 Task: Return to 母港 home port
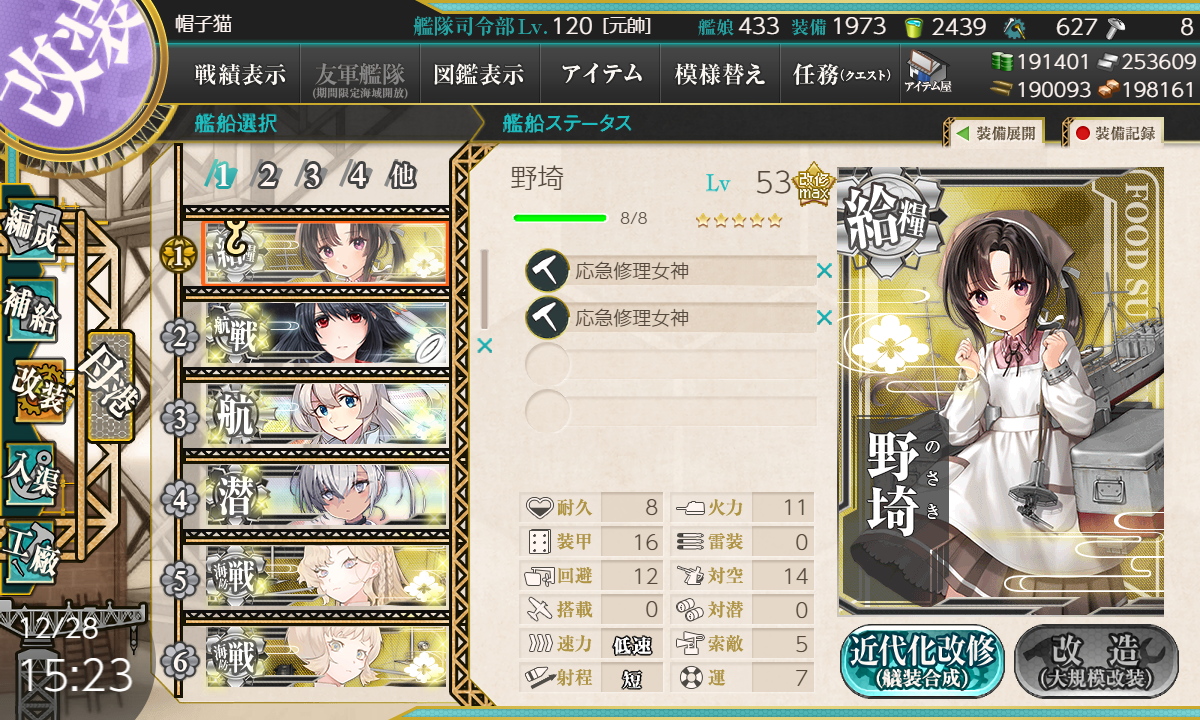(109, 385)
